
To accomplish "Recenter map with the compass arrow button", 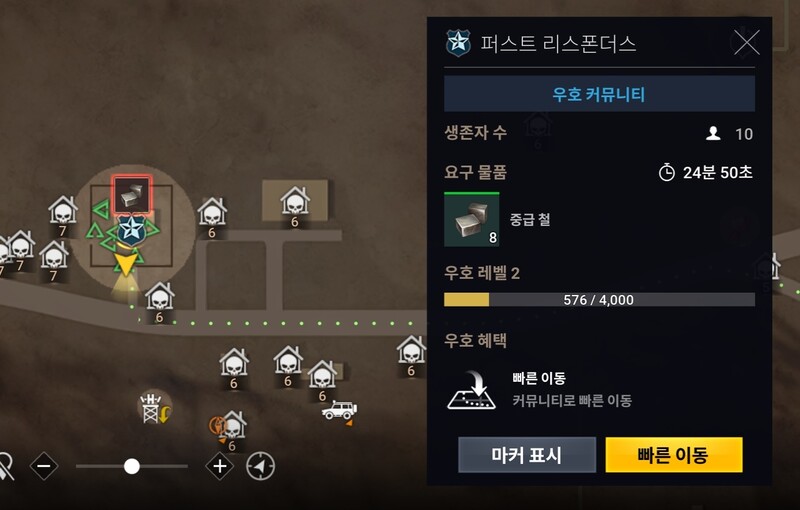I will [261, 466].
